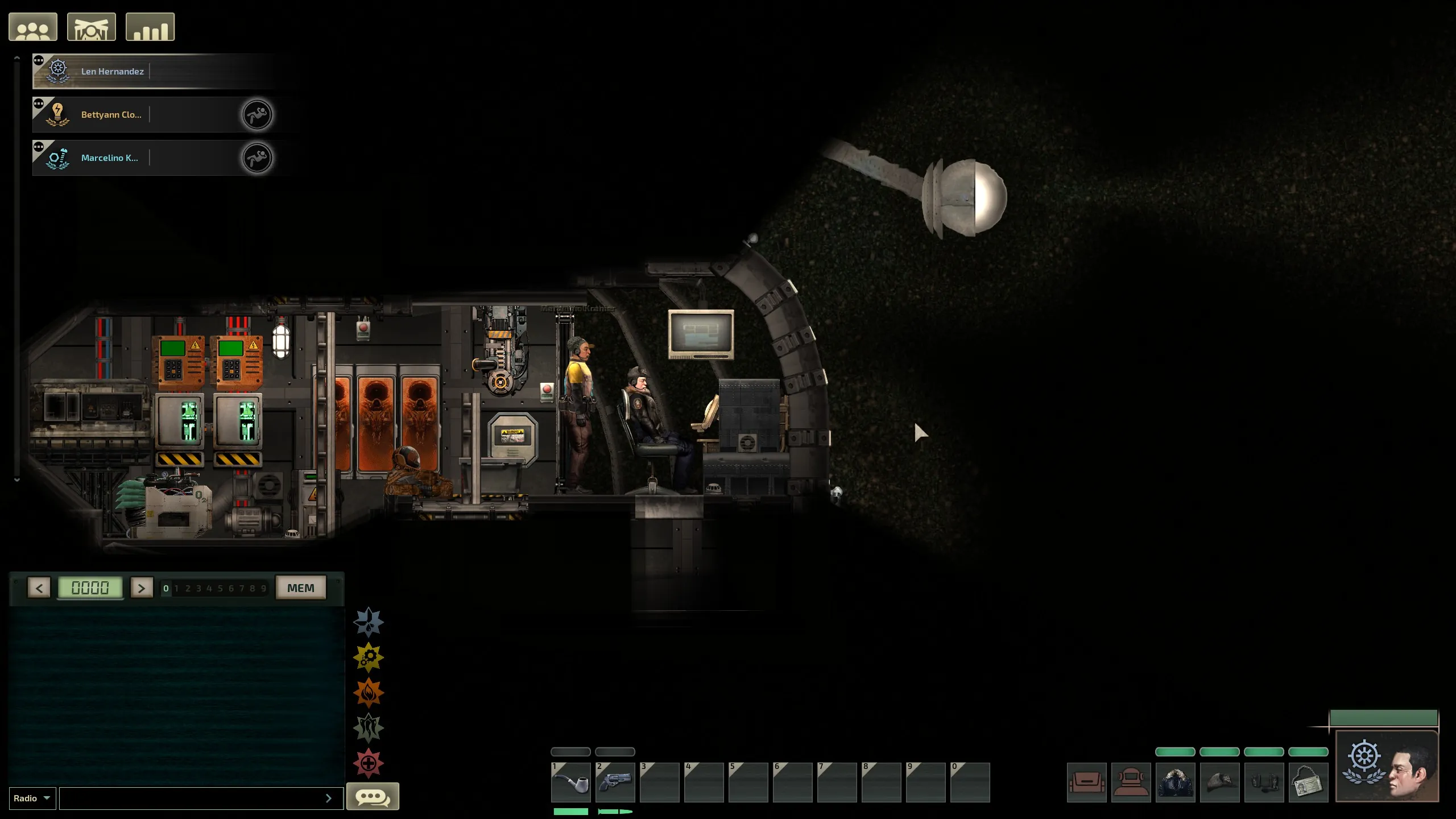Open the bar-chart statistics button
Image resolution: width=1456 pixels, height=819 pixels.
(150, 27)
